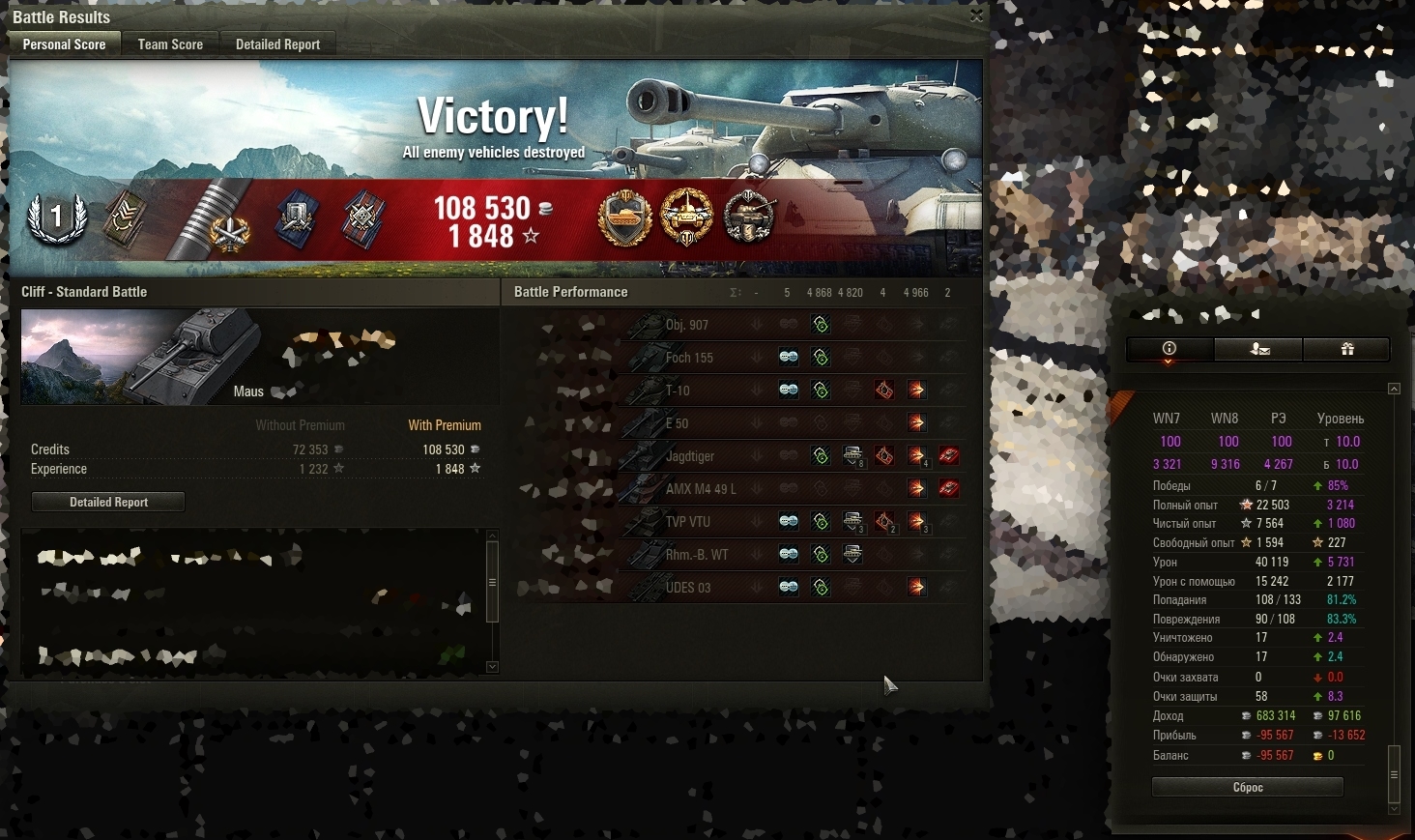This screenshot has height=840, width=1415.
Task: Choose the TVP VTU row
Action: [x=687, y=522]
